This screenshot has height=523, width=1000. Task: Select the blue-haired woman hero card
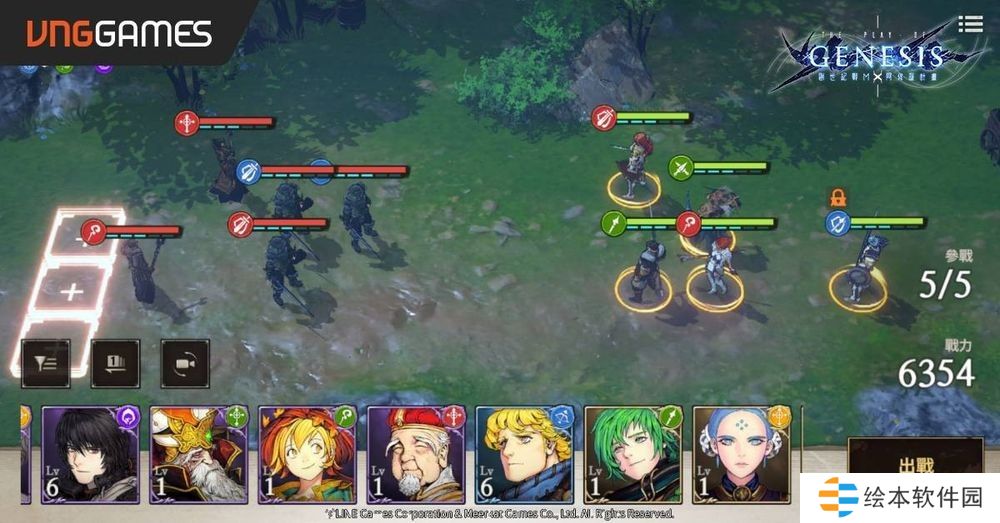[741, 453]
